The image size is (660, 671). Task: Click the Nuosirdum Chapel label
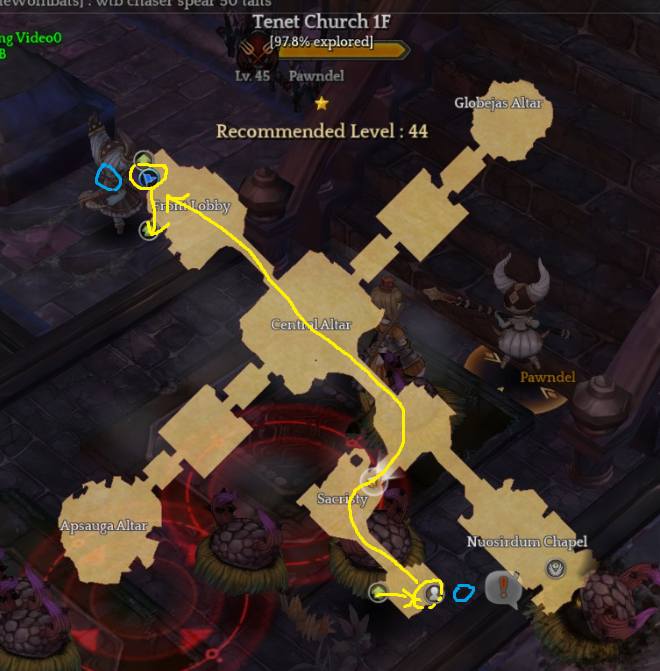[x=527, y=542]
